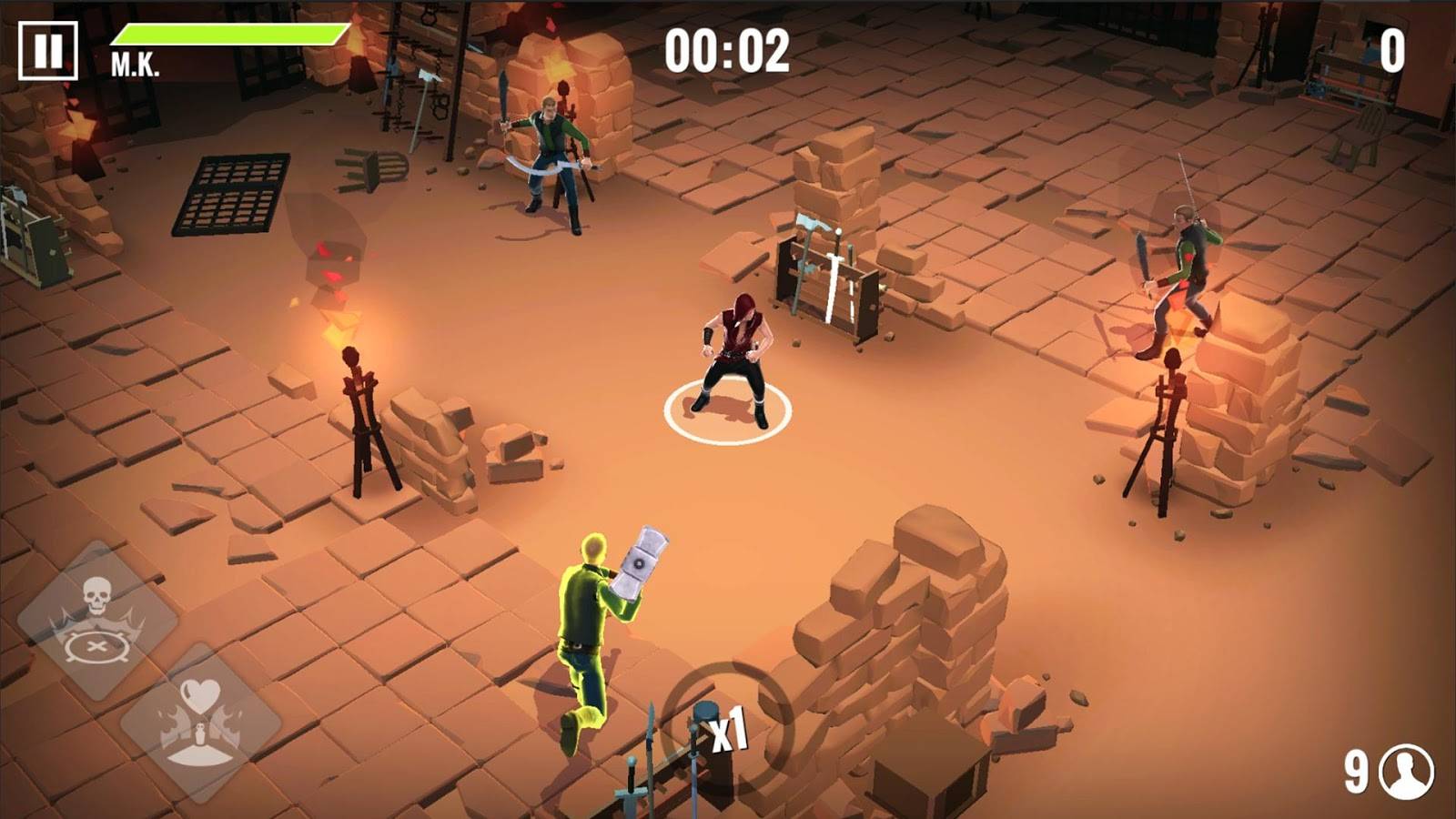Pause the game with the pause button

tap(48, 51)
